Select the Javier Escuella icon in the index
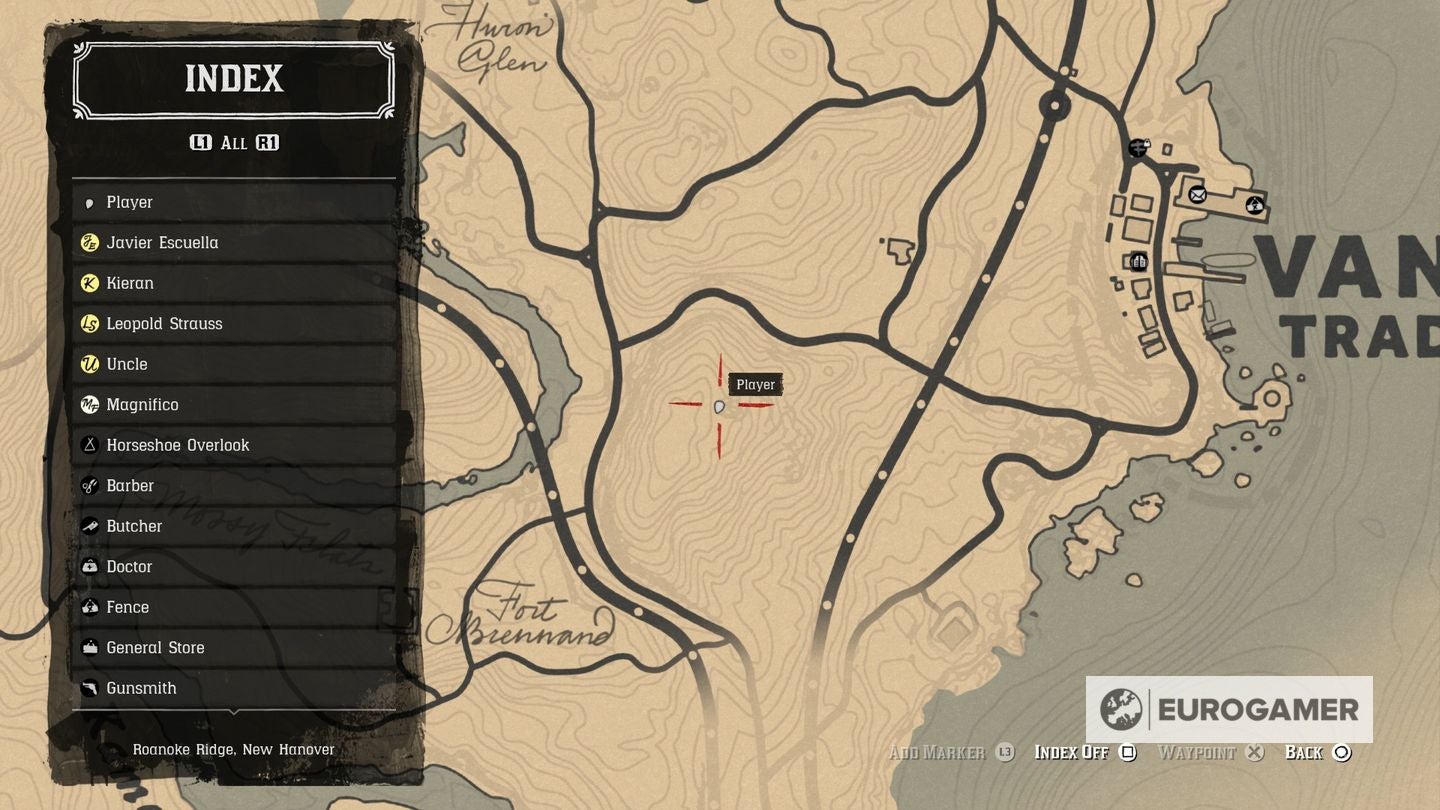Screen dimensions: 1440x810 coord(90,242)
